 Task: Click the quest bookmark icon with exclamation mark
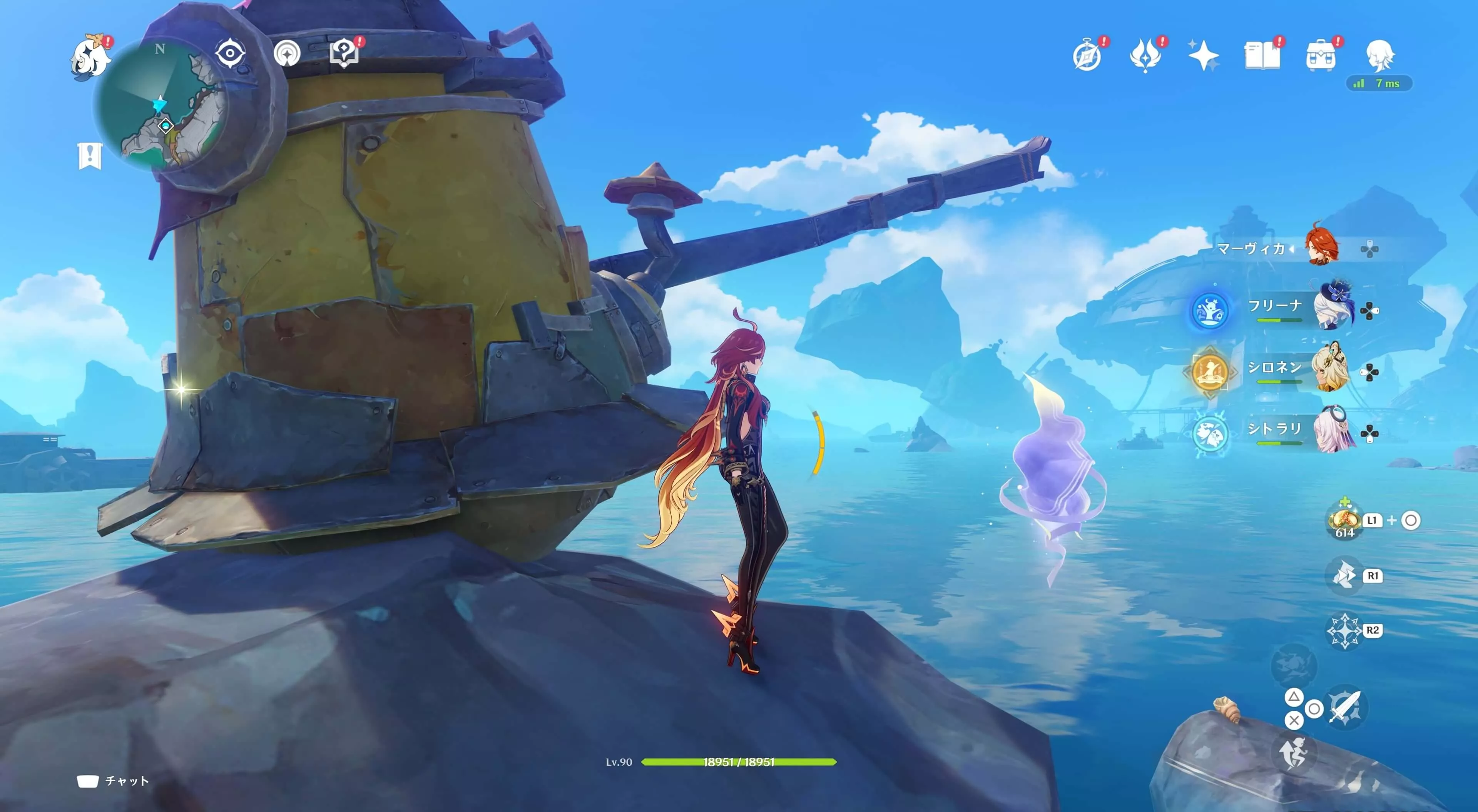tap(90, 155)
